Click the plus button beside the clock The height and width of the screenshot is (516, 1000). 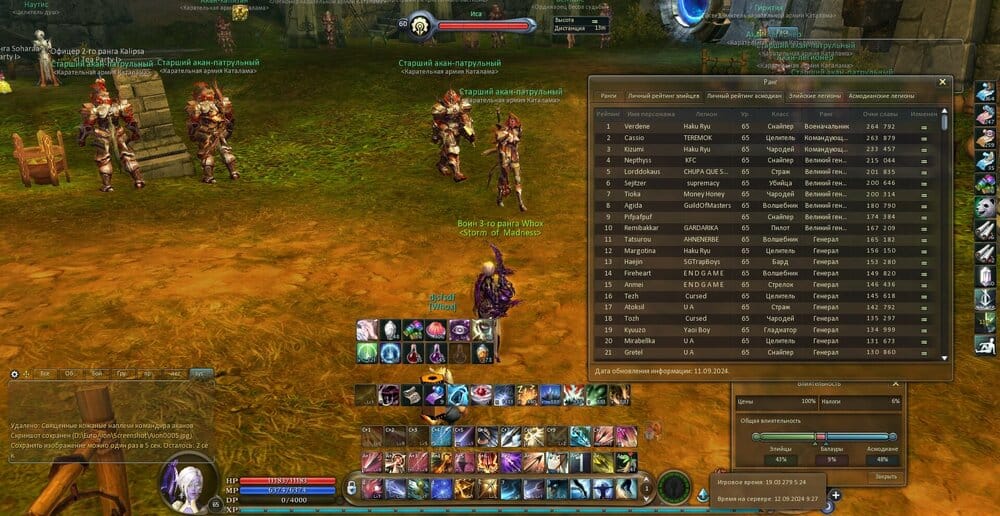pos(835,494)
